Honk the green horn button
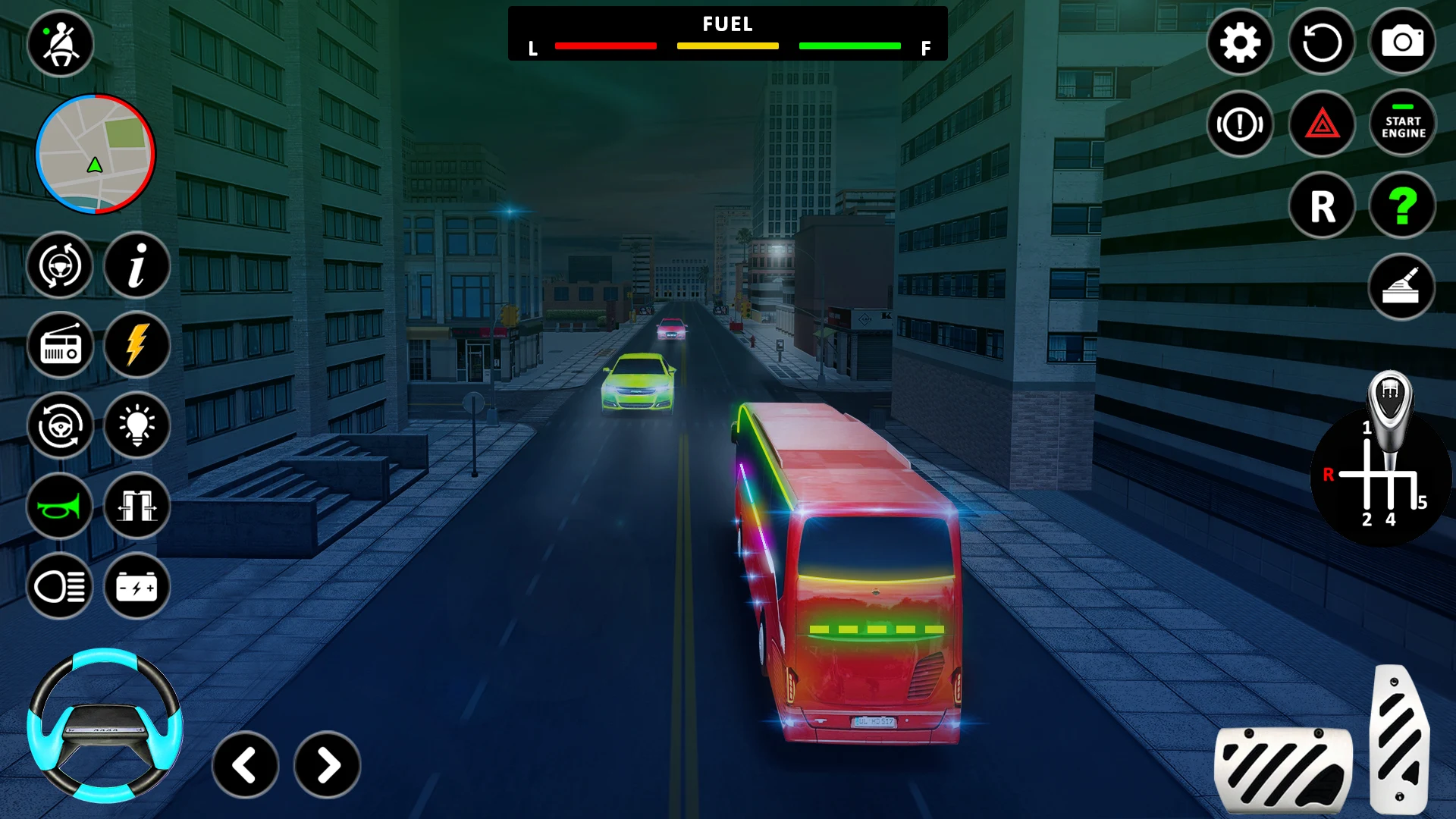This screenshot has height=819, width=1456. (61, 507)
